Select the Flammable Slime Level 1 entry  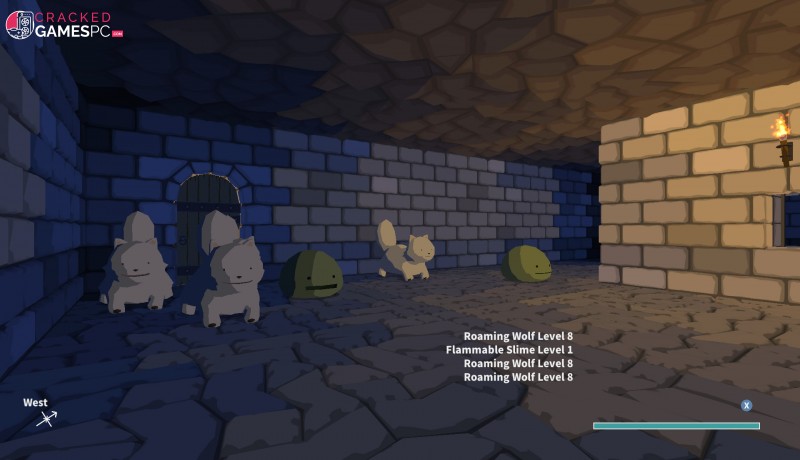[x=509, y=350]
